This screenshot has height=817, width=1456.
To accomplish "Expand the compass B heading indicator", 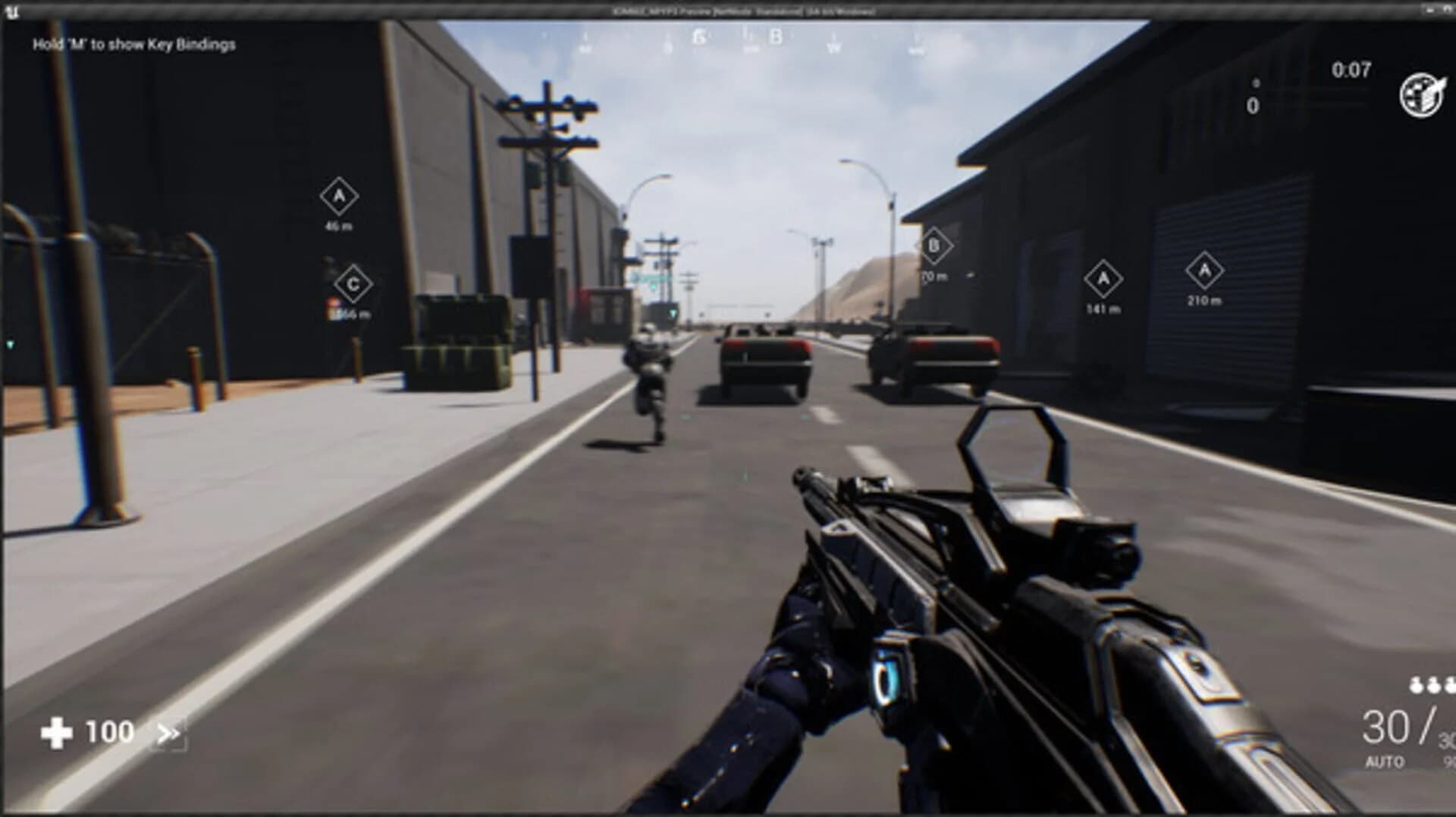I will tap(775, 36).
